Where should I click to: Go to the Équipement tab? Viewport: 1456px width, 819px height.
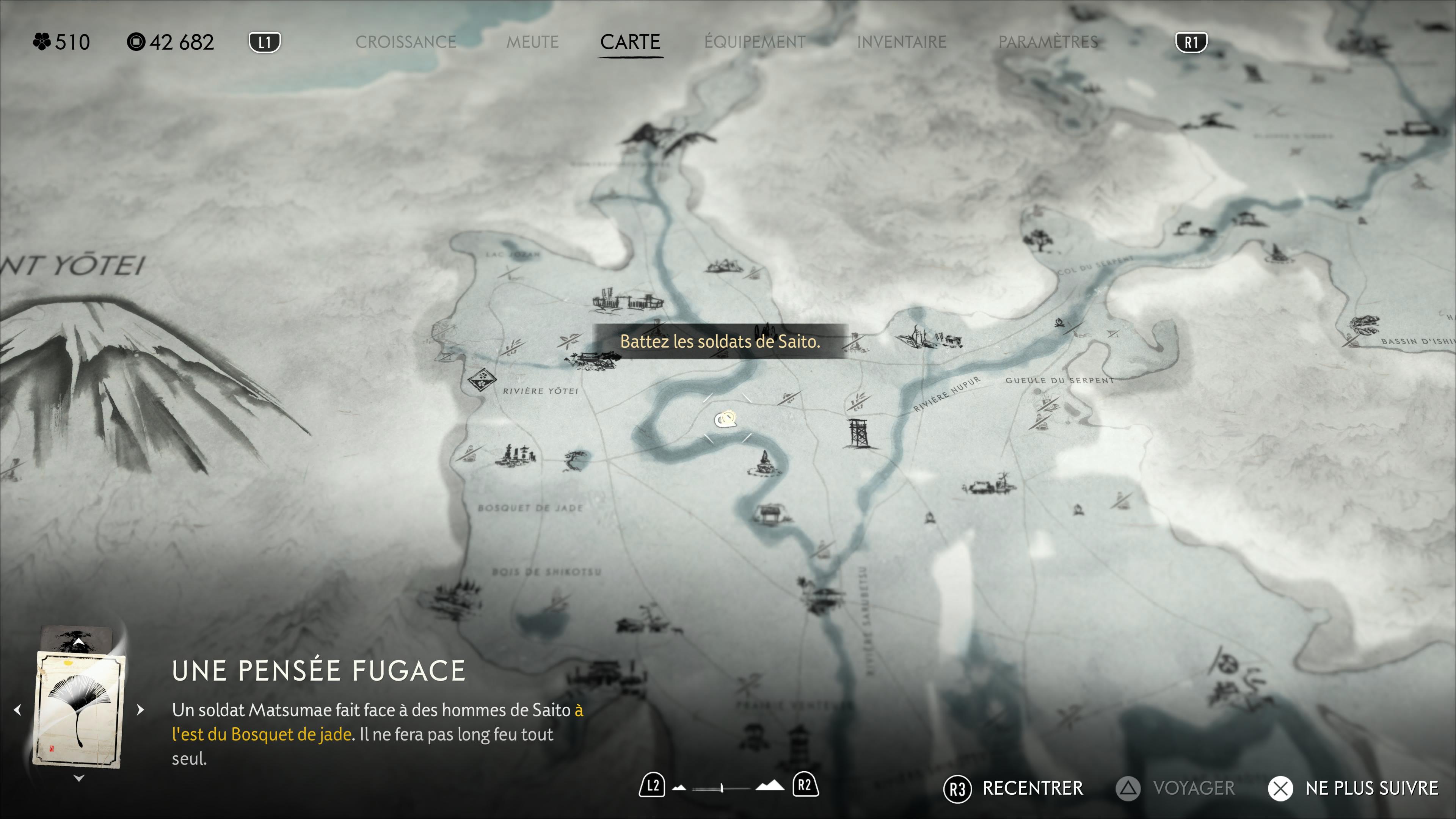755,42
